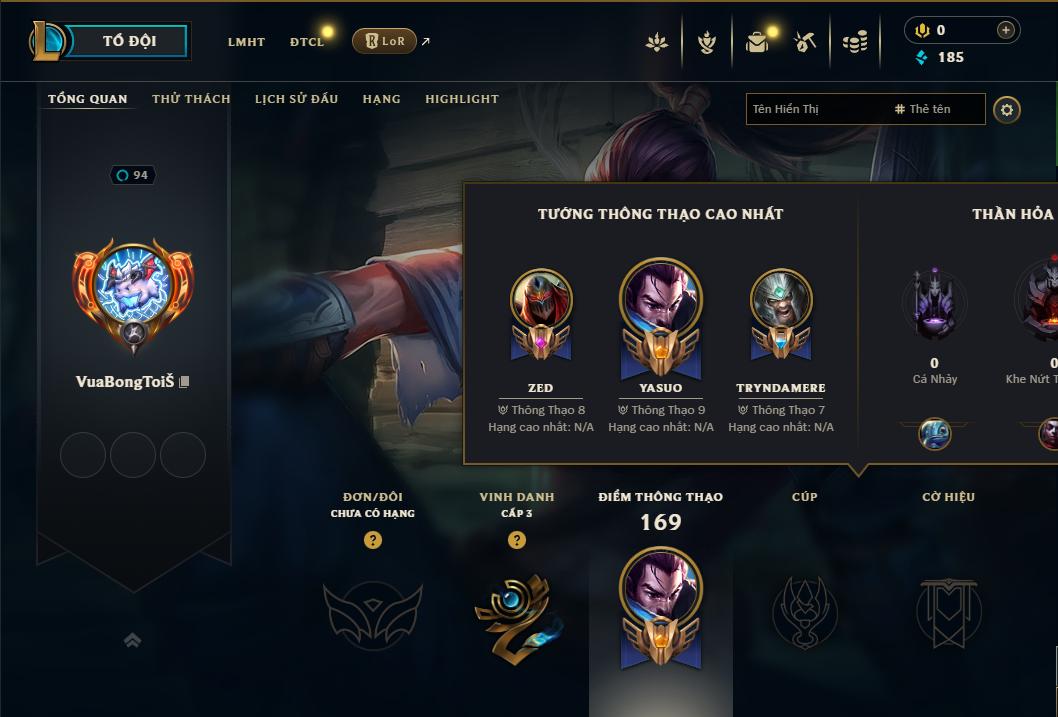Open the hammer and pickaxe loot icon
1058x717 pixels.
(x=805, y=42)
